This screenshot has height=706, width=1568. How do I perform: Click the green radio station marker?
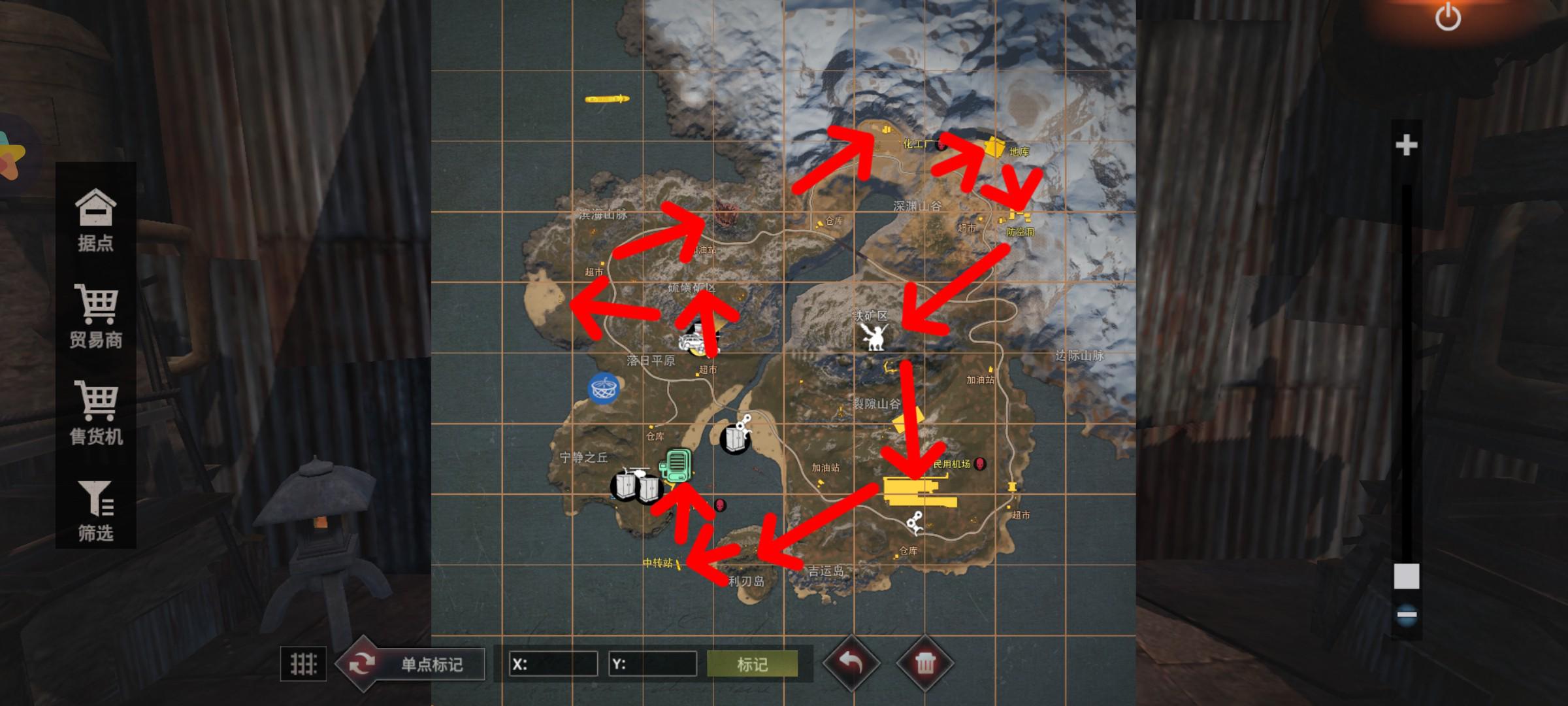click(x=676, y=465)
